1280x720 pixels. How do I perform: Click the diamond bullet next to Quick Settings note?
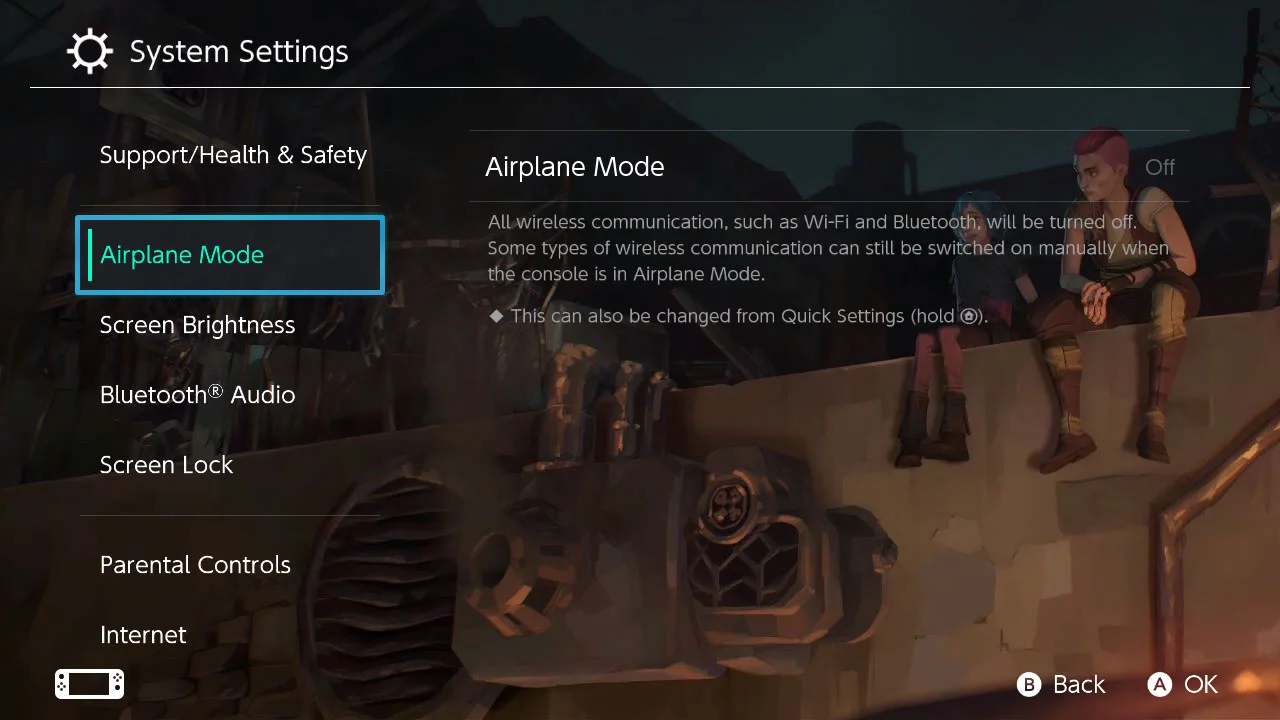click(x=497, y=315)
